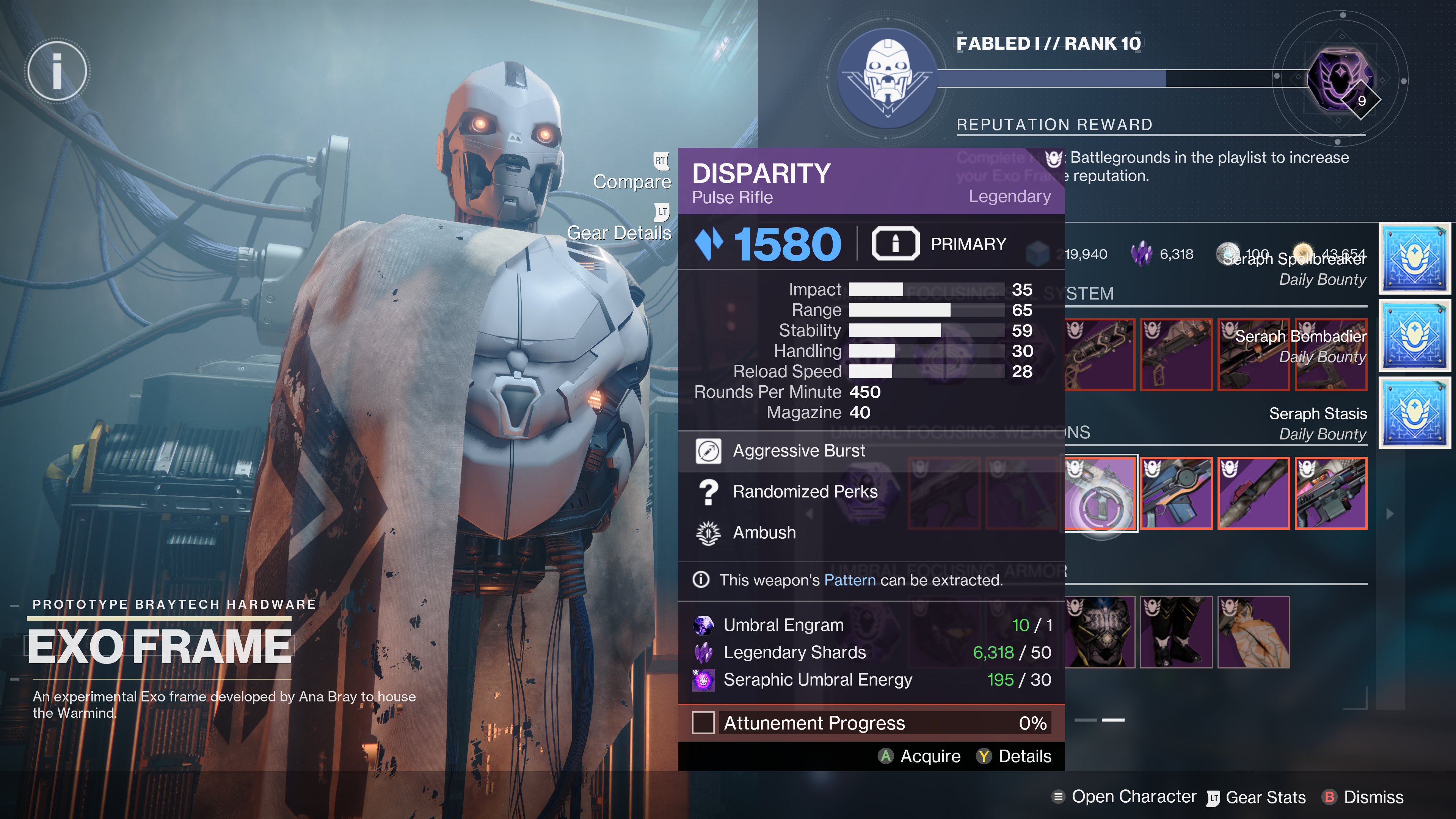Screen dimensions: 1456x819
Task: Choose the Seraph Bombadier daily bounty
Action: [1415, 336]
